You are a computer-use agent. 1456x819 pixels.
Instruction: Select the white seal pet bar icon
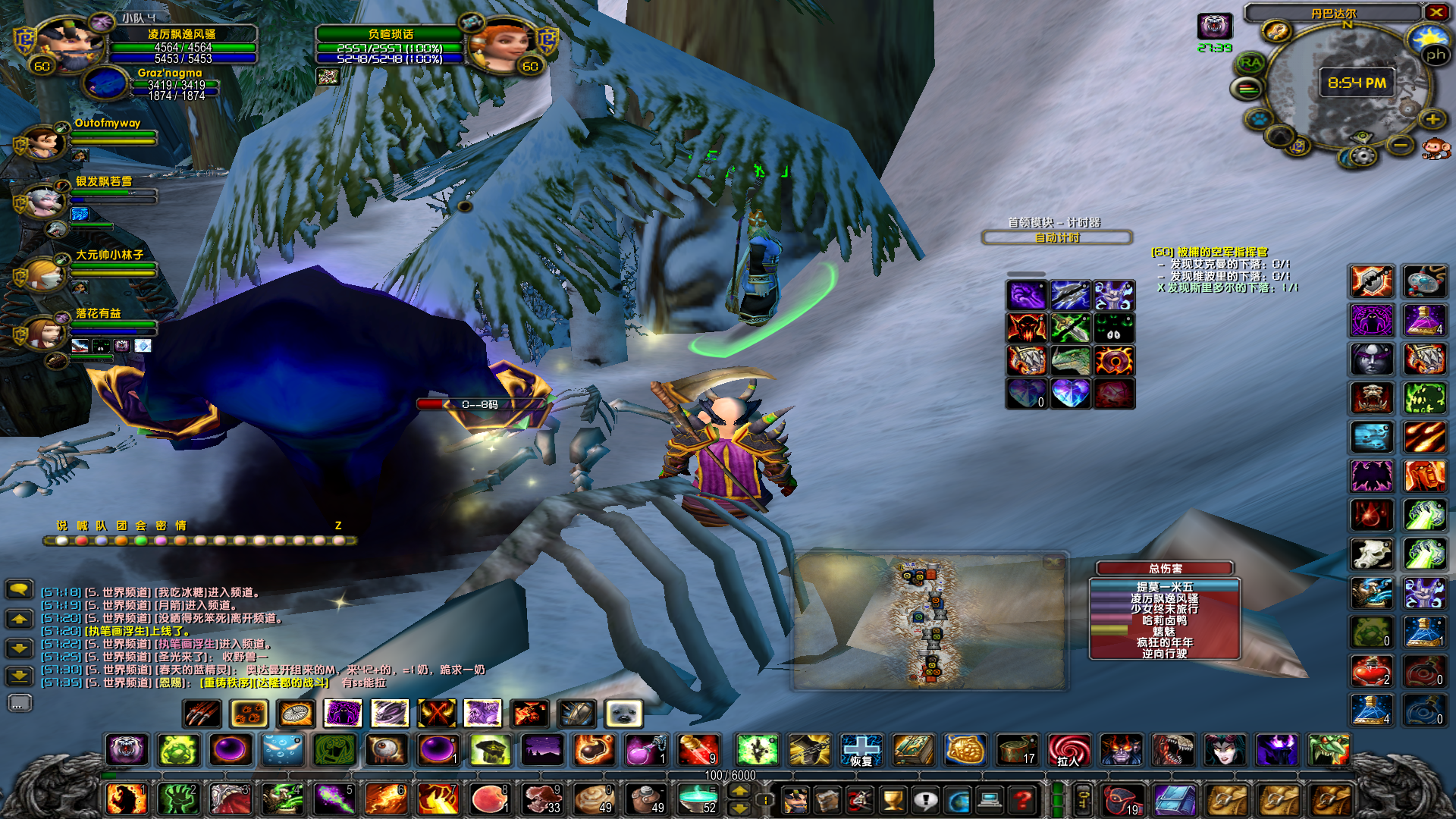[x=623, y=714]
